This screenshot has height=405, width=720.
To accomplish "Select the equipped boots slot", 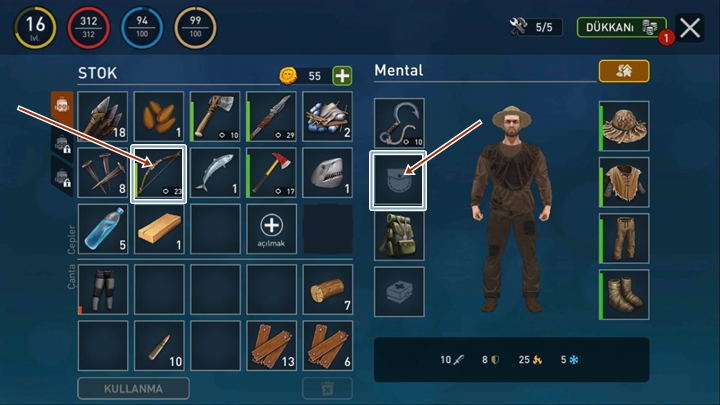I will pos(625,295).
